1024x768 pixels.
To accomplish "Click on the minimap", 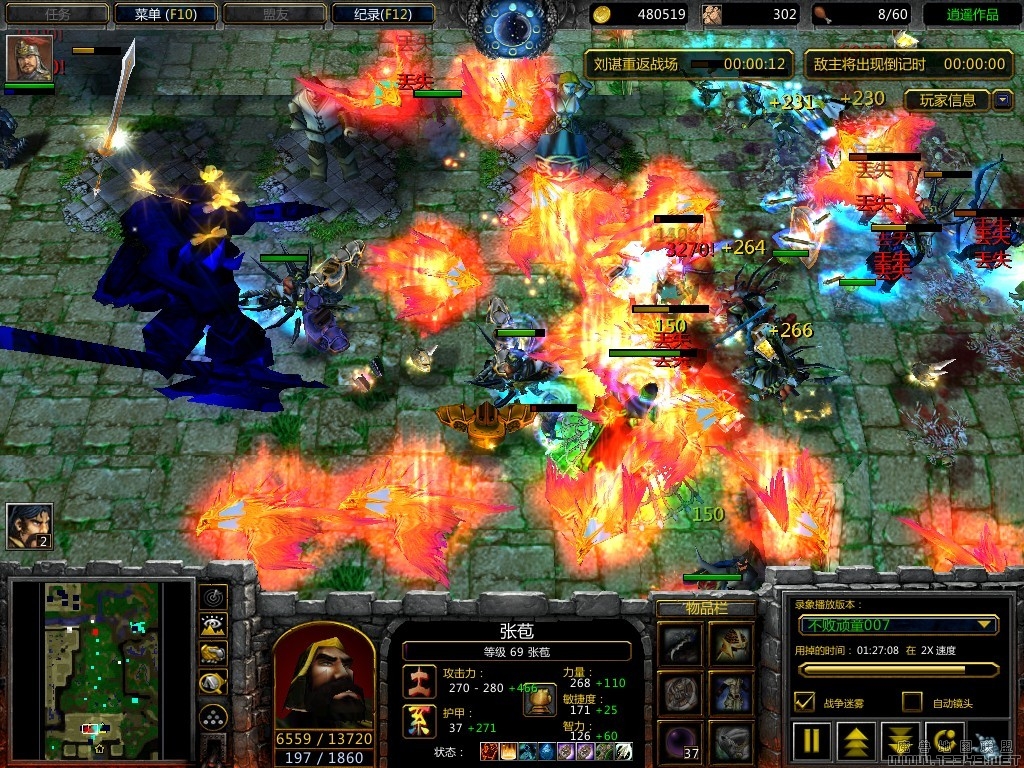I will click(100, 670).
